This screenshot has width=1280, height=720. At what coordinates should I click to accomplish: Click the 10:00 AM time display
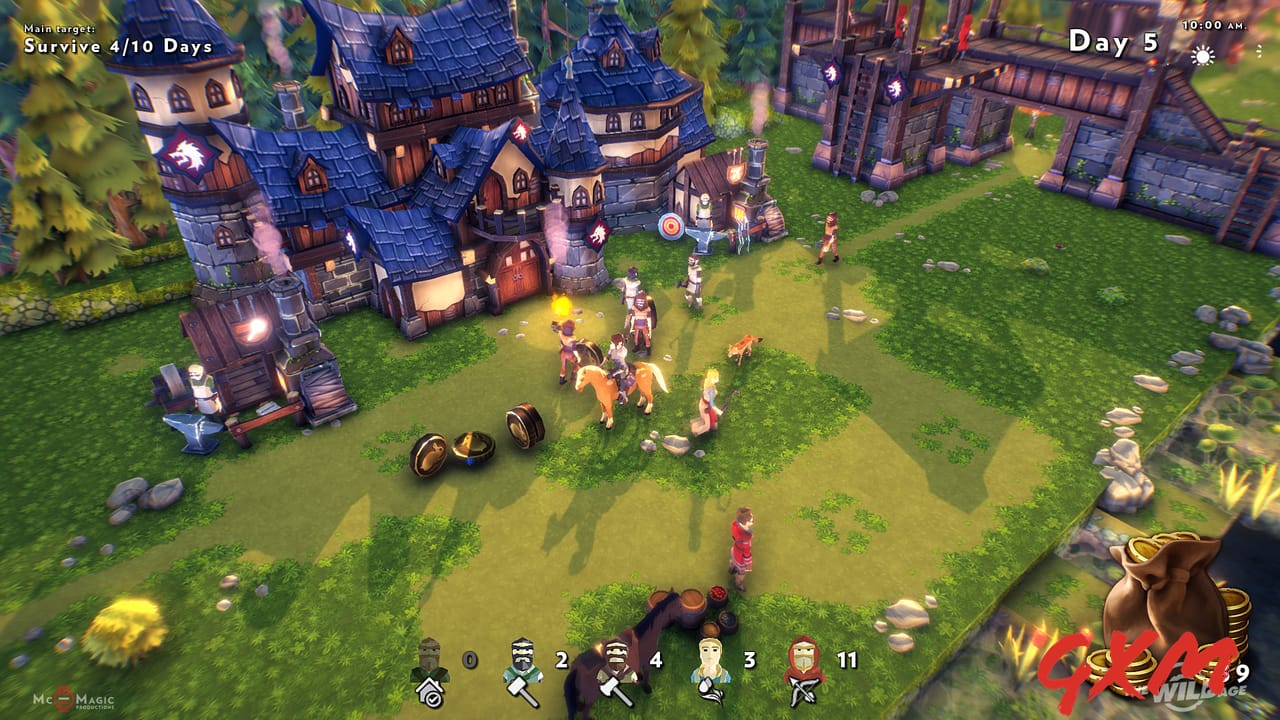1216,25
